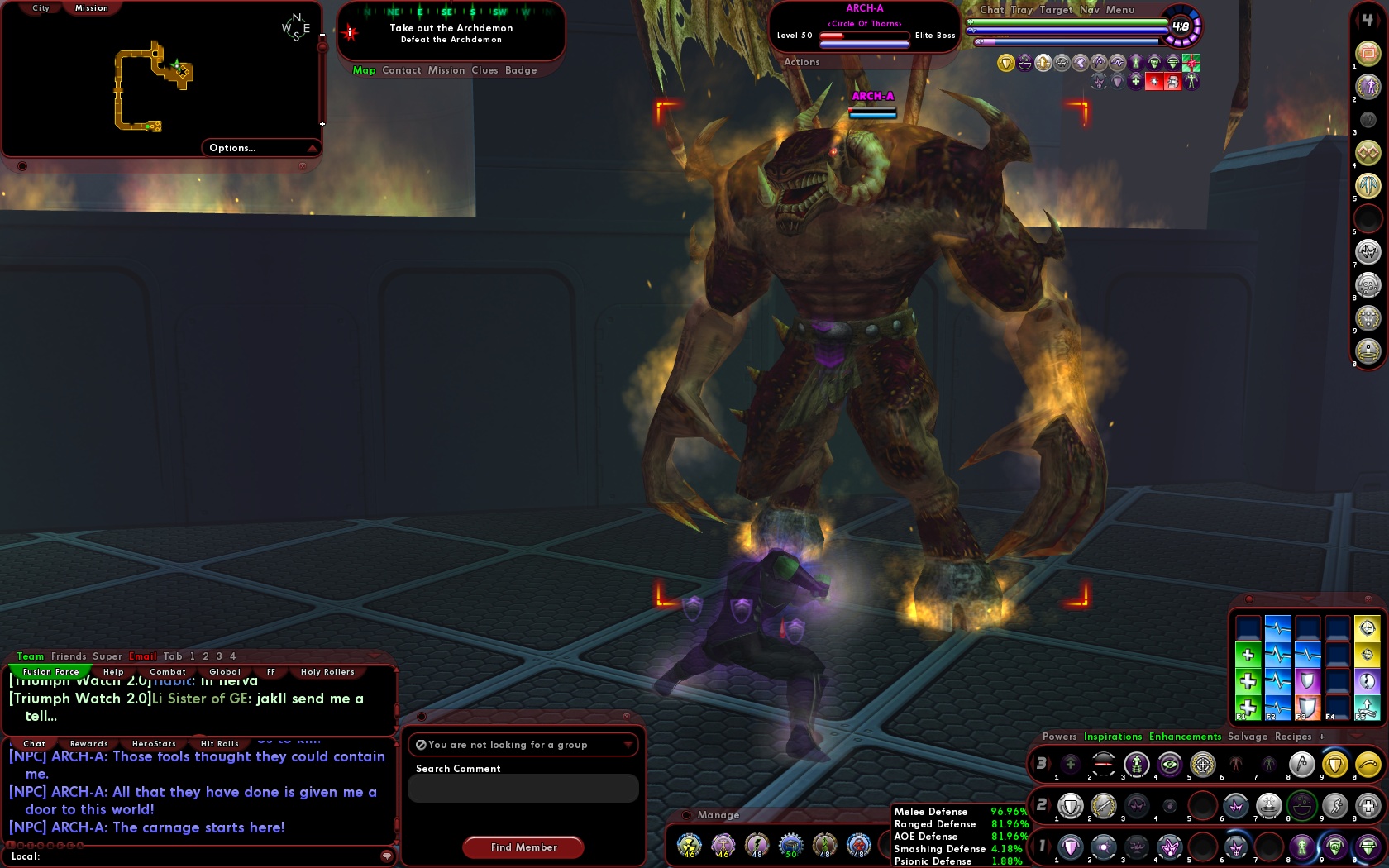
Task: Click the Search Comment input field
Action: [x=523, y=788]
